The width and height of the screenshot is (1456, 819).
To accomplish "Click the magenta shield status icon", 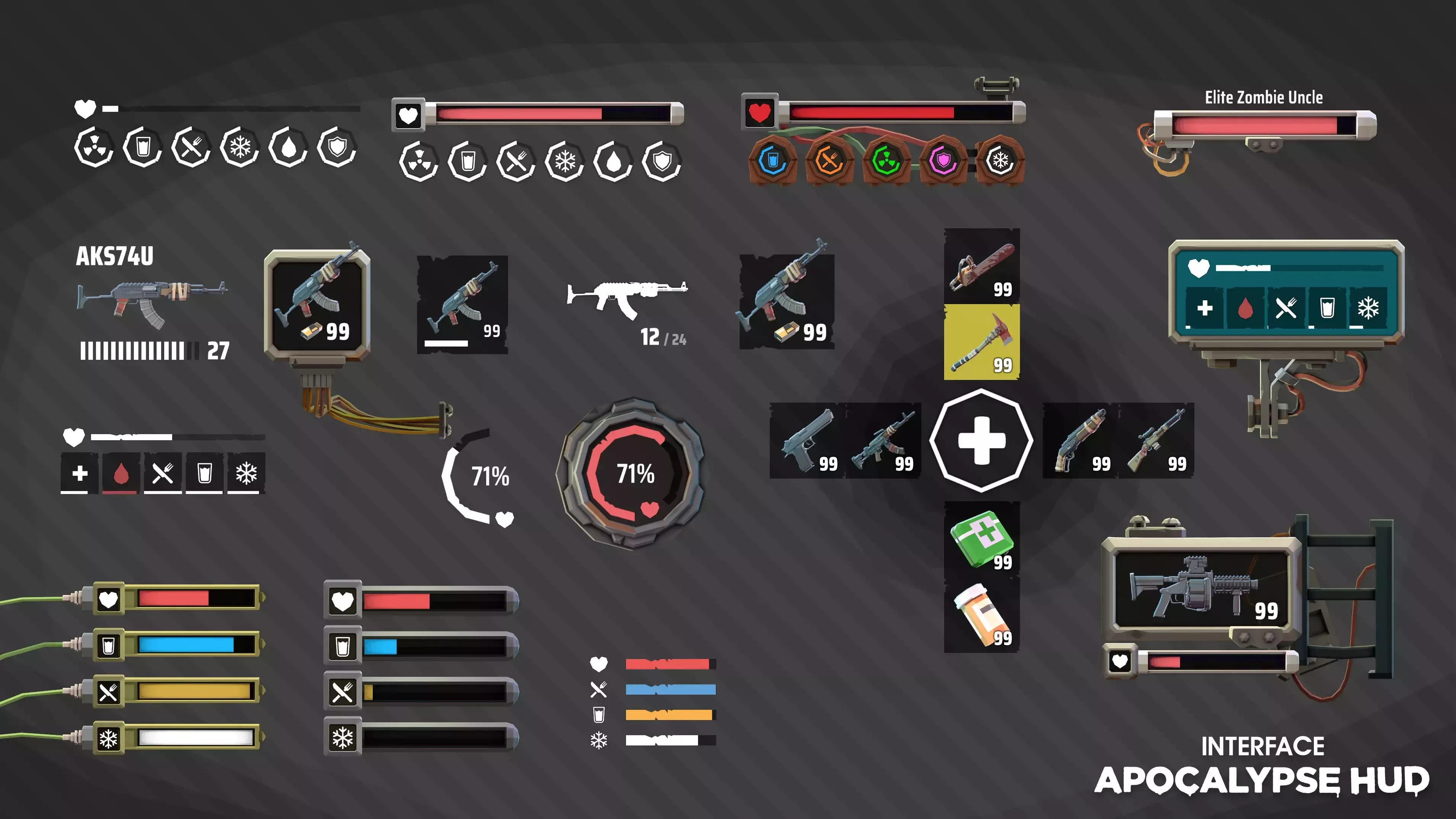I will [943, 160].
